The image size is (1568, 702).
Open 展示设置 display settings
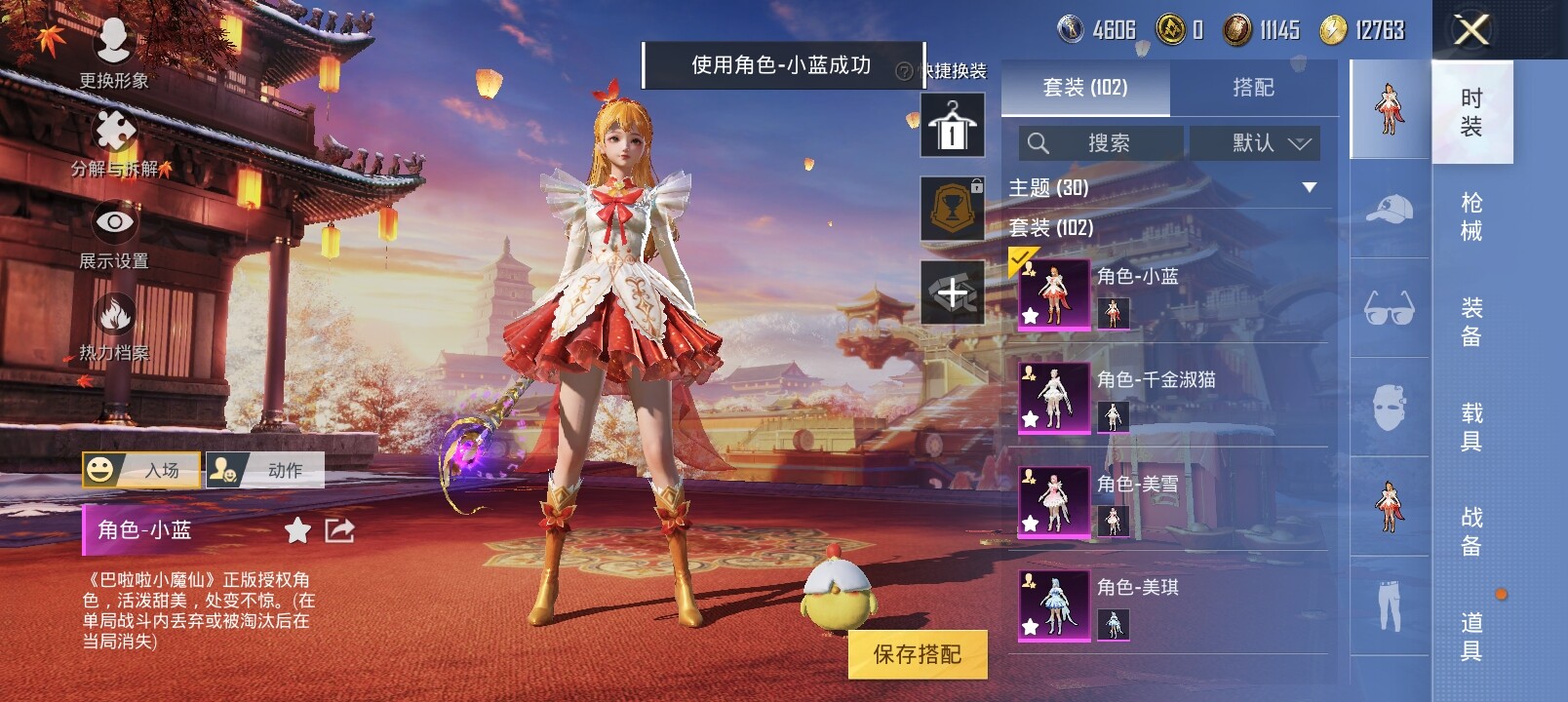114,234
